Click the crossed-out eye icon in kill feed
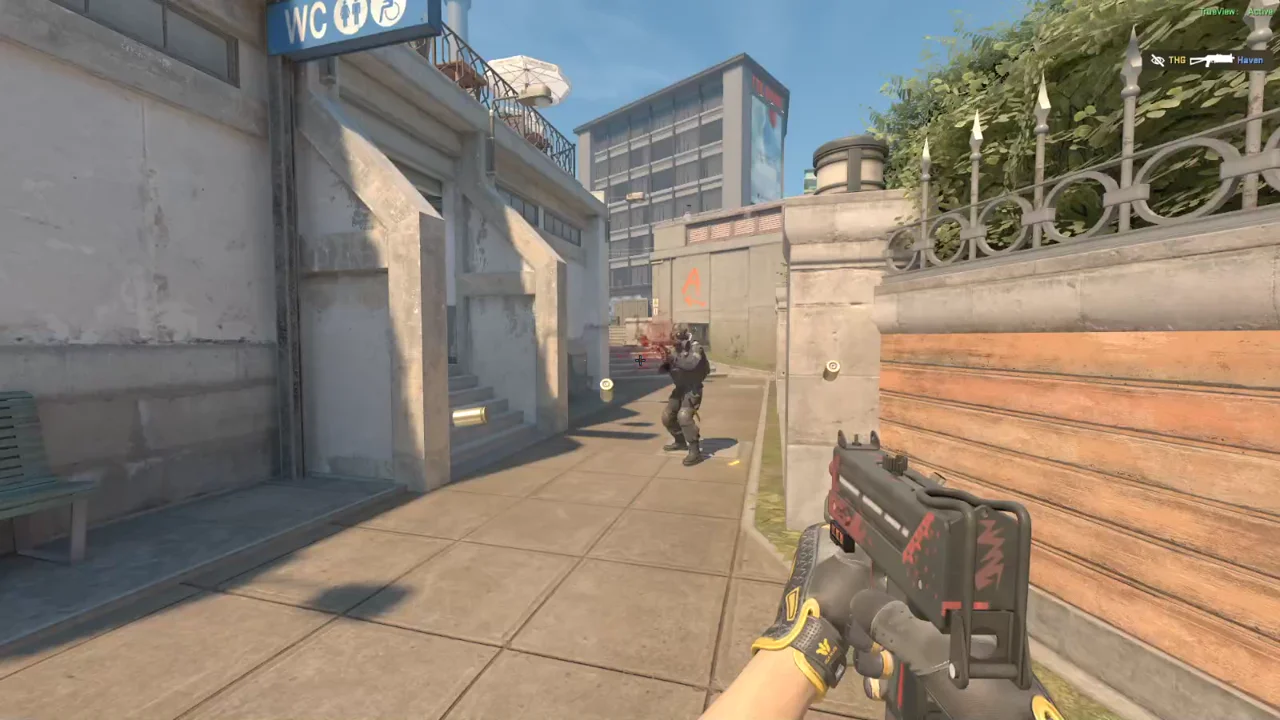1280x720 pixels. click(1158, 60)
